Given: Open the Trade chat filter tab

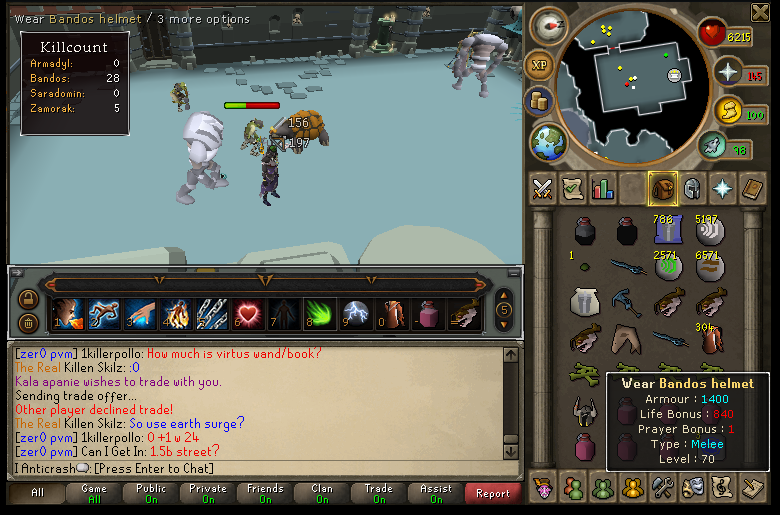Looking at the screenshot, I should (378, 493).
